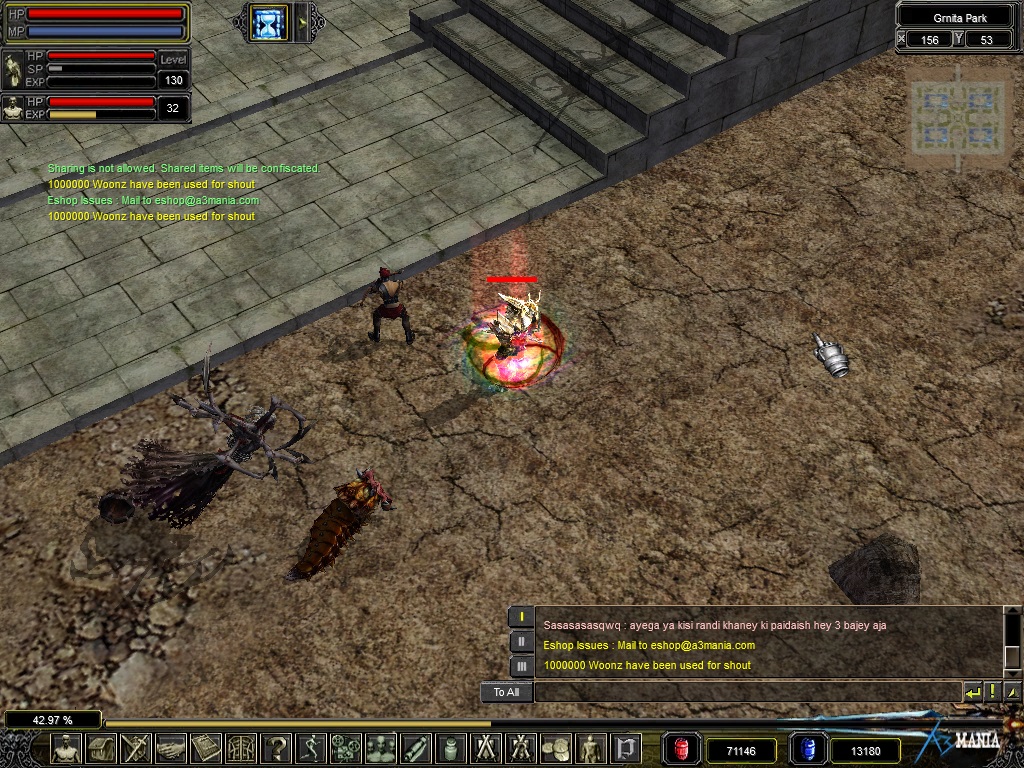Click the exclamation shout button
The height and width of the screenshot is (768, 1024).
click(992, 691)
